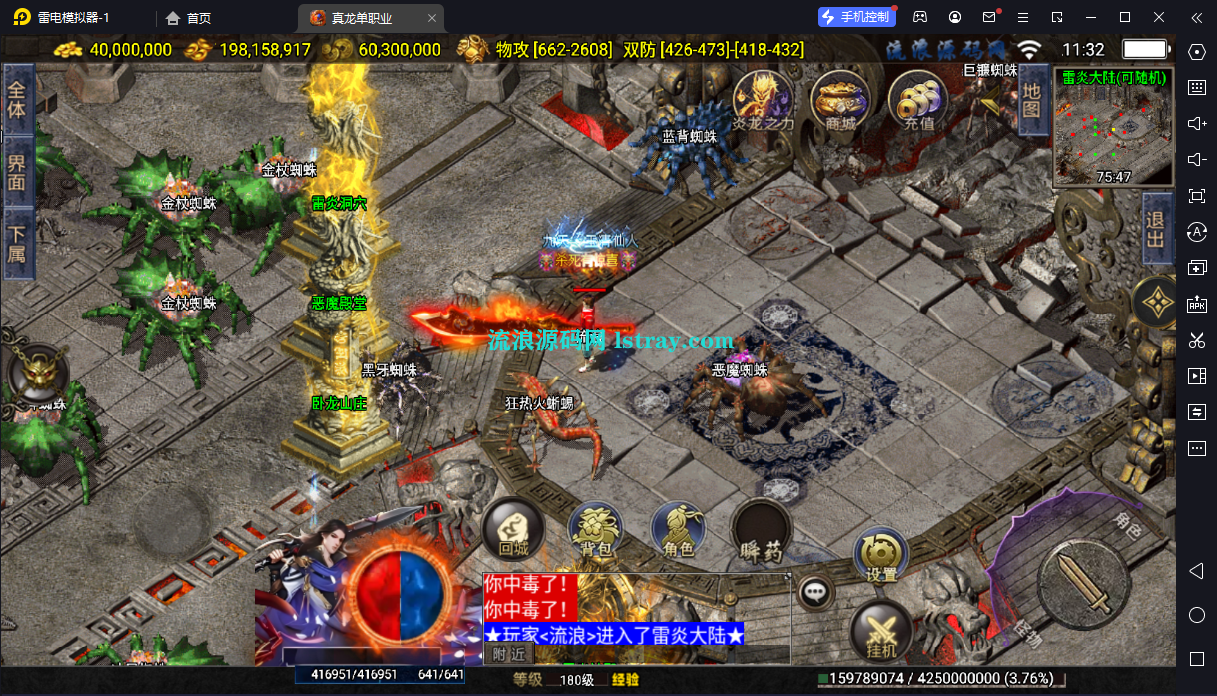
Task: Click the 手机控制 phone control button
Action: click(x=855, y=17)
